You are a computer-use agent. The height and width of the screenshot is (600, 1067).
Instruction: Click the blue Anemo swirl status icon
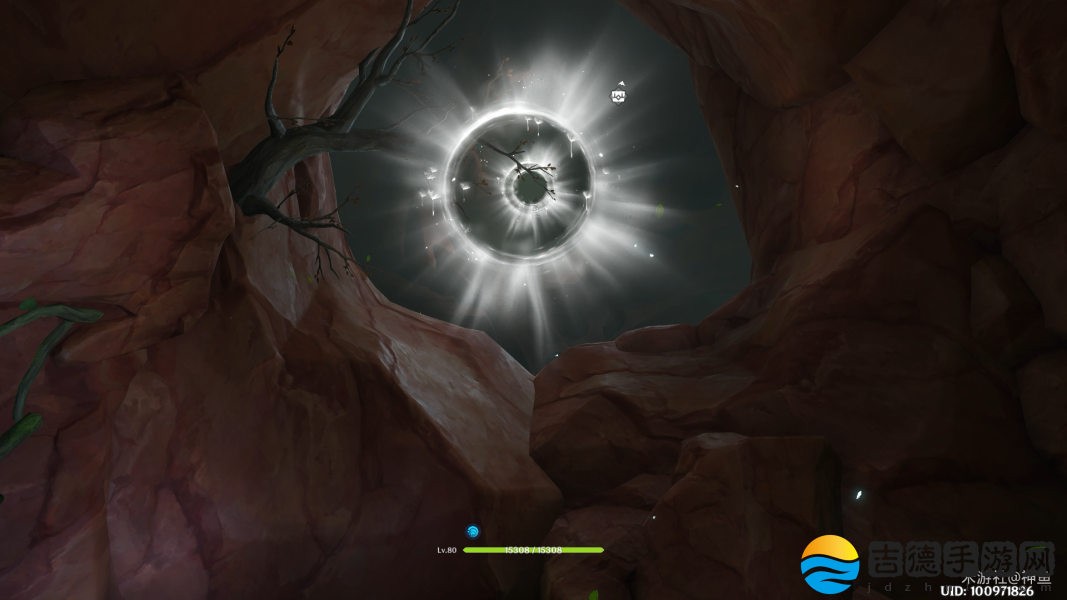click(x=473, y=531)
